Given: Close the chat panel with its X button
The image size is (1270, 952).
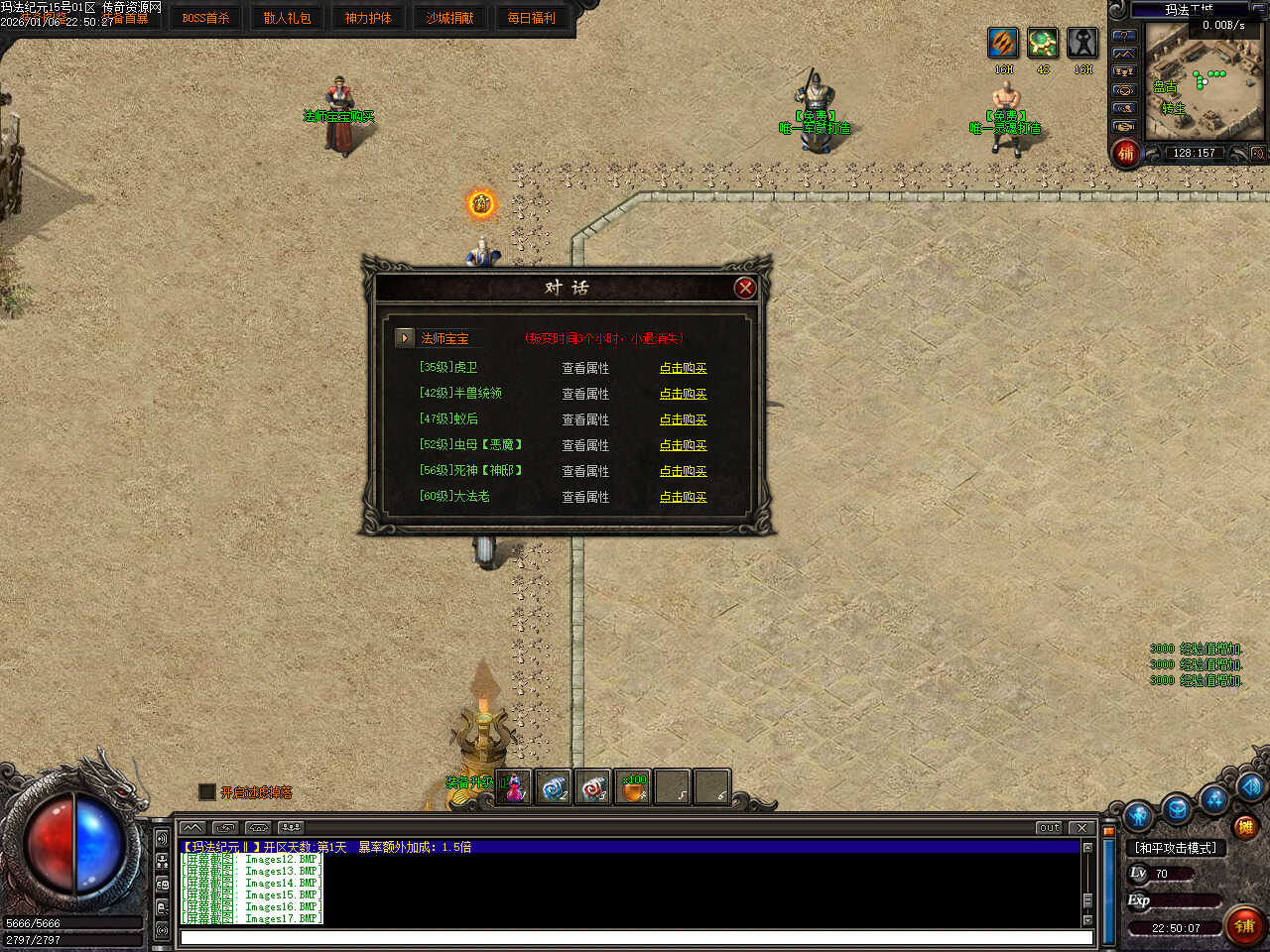Looking at the screenshot, I should pyautogui.click(x=1081, y=827).
